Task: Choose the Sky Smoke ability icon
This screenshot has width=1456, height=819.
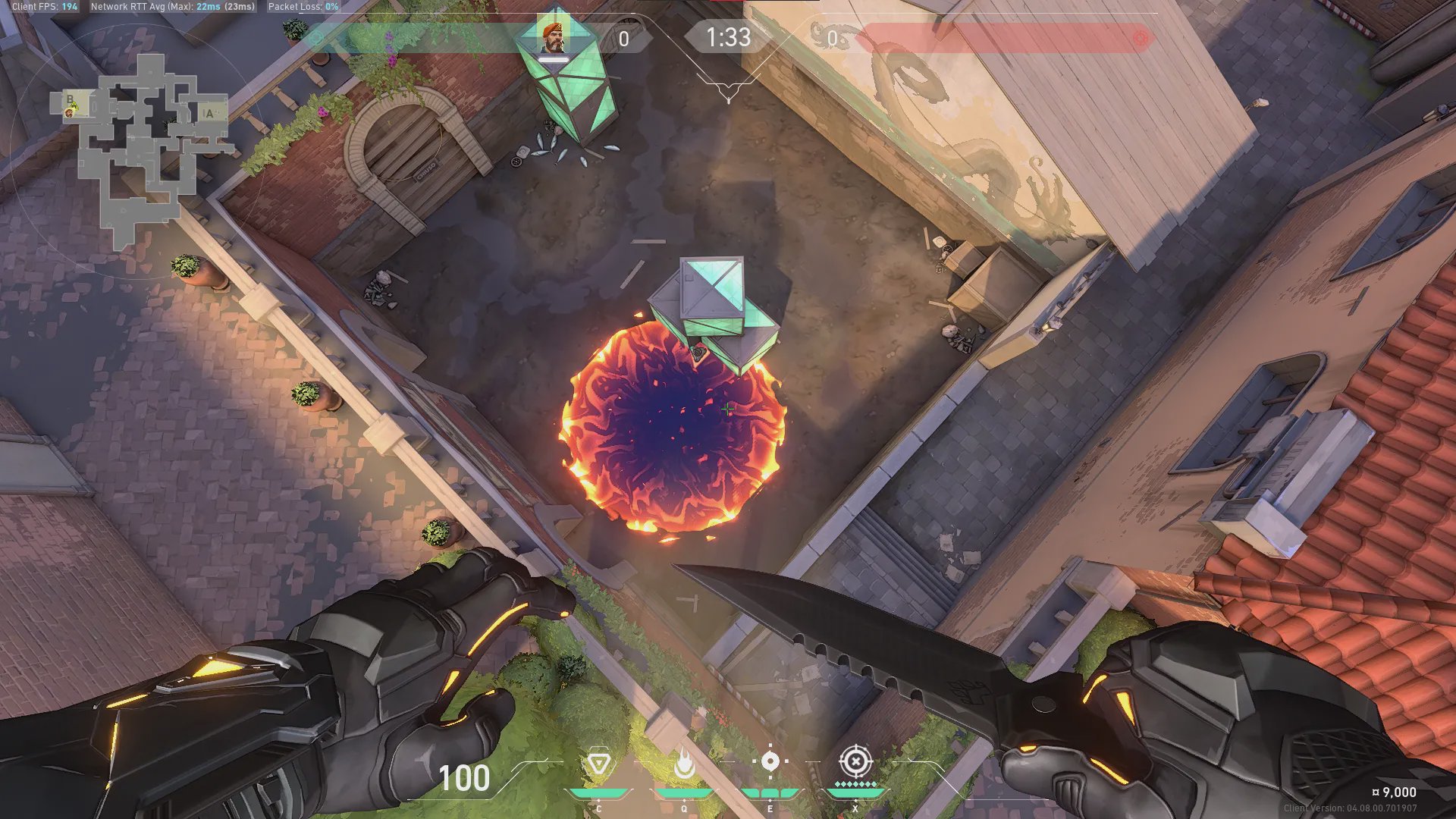Action: tap(770, 761)
